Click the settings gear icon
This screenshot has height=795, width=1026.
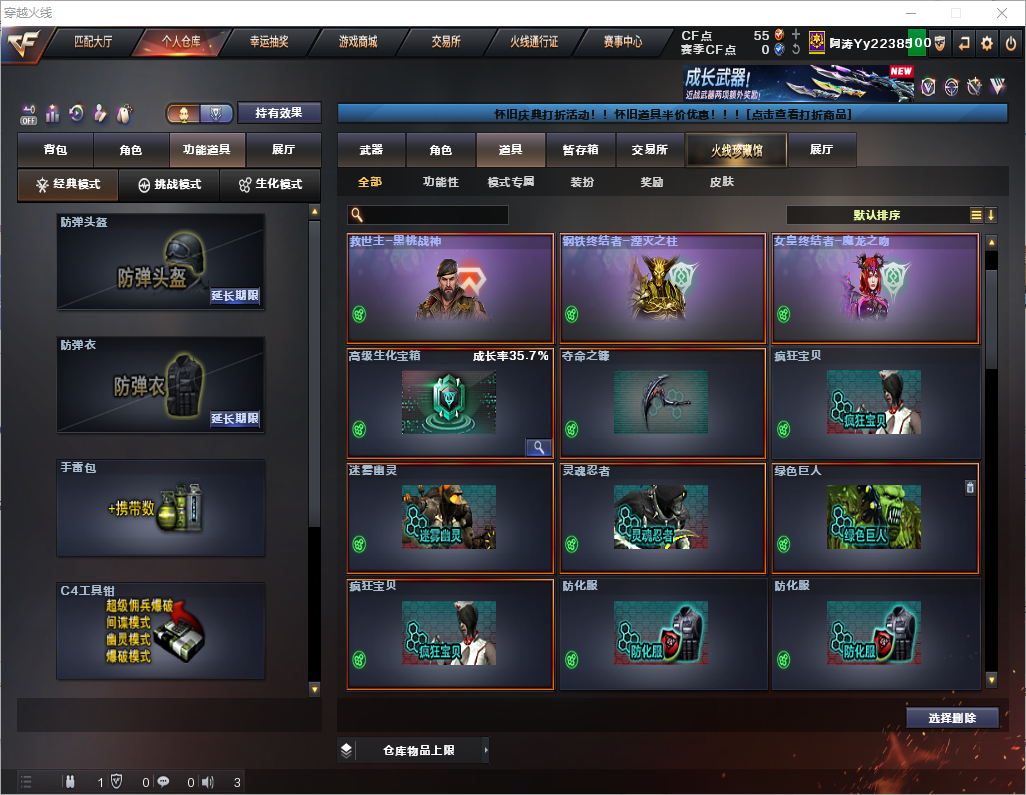987,43
